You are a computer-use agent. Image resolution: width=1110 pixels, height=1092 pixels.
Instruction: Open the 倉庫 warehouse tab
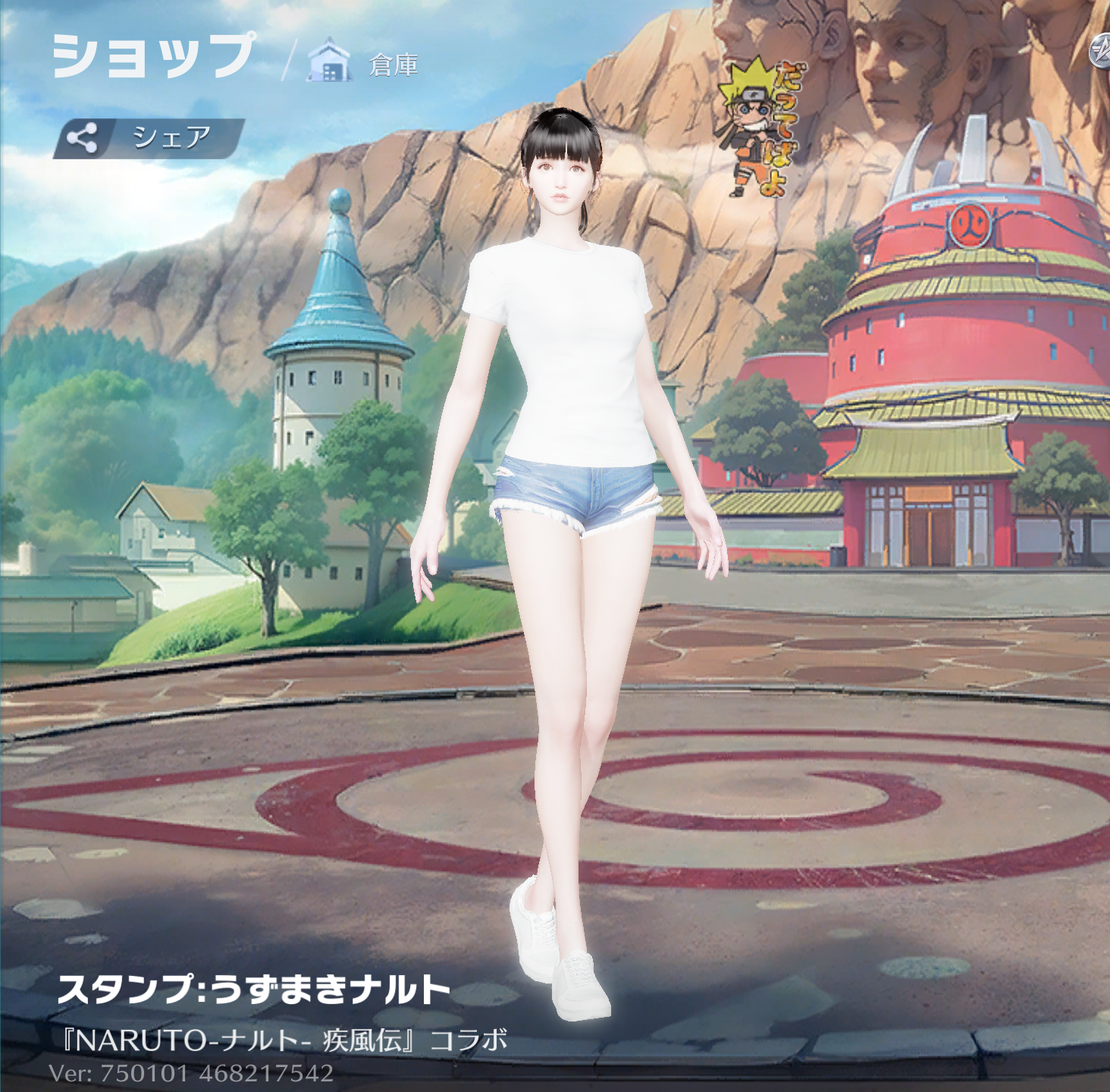point(365,64)
